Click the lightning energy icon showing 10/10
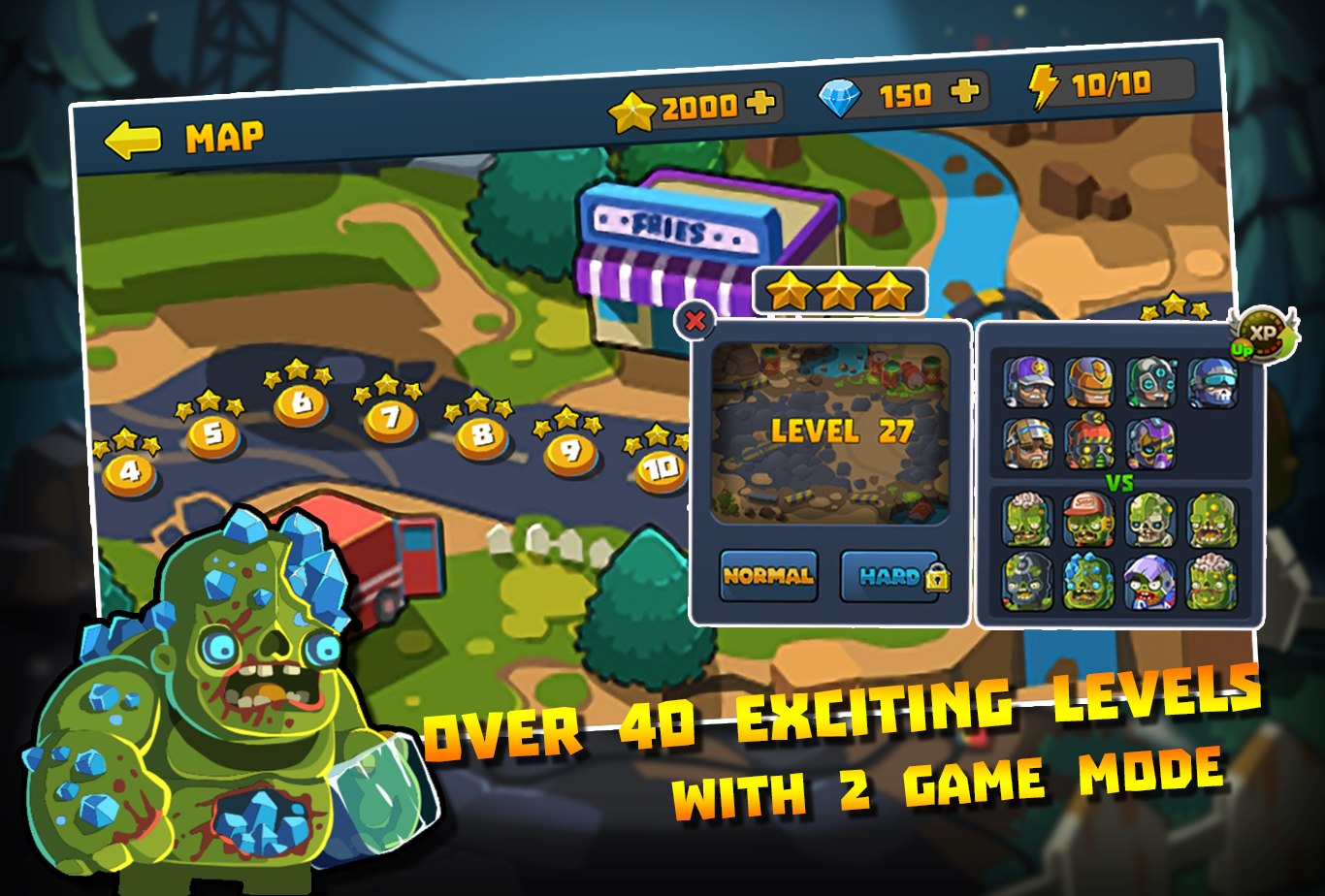1325x896 pixels. [x=1043, y=89]
